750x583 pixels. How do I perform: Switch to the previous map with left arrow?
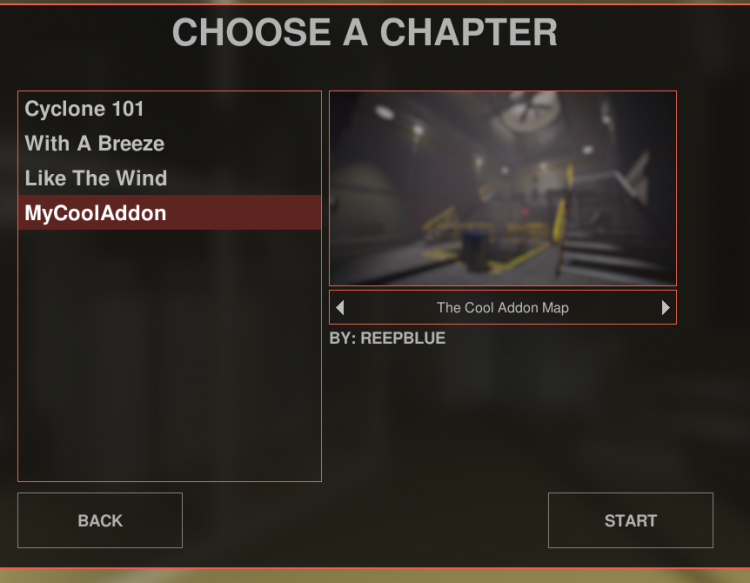pos(340,308)
